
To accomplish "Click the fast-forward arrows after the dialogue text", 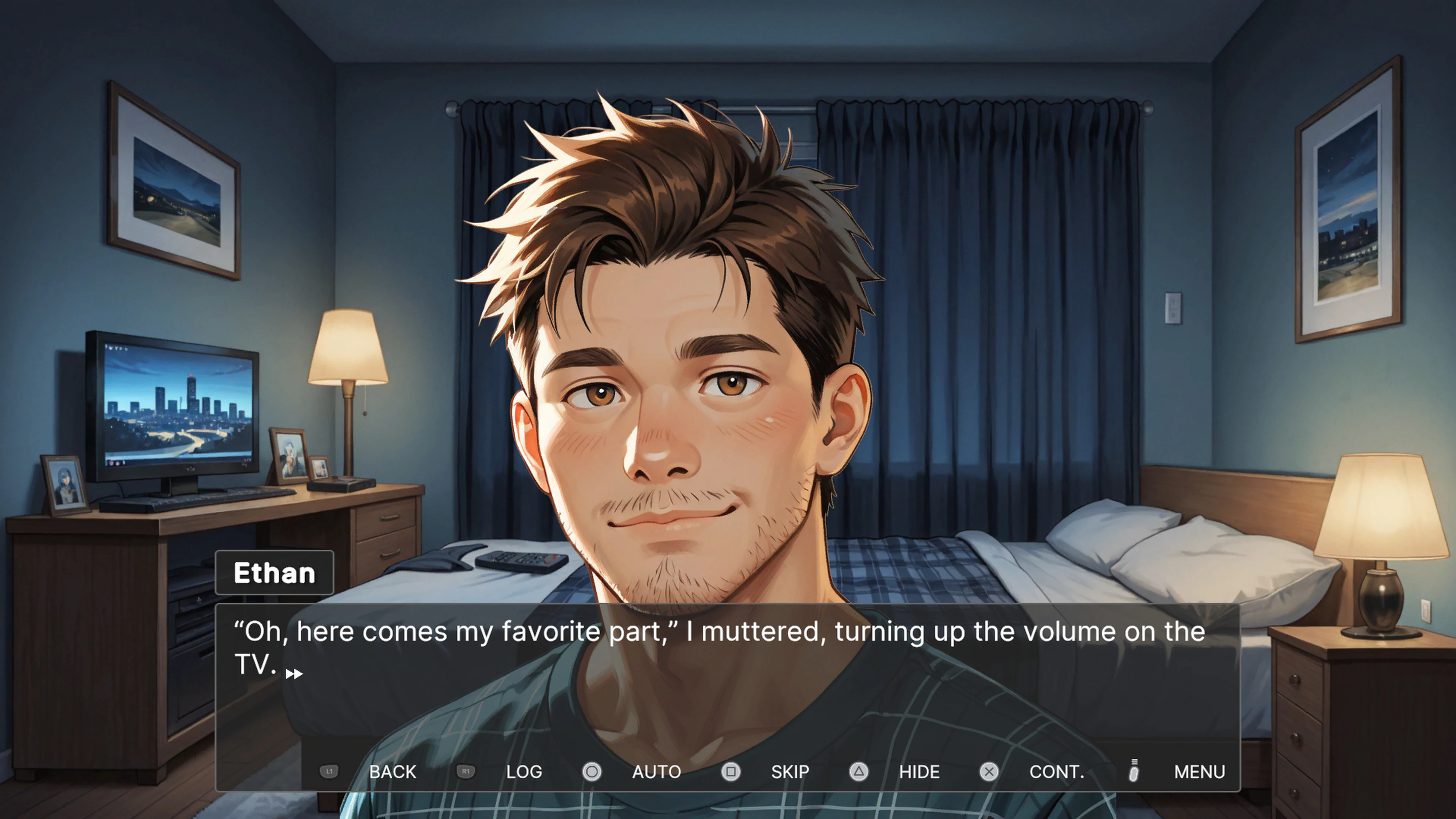I will (295, 673).
